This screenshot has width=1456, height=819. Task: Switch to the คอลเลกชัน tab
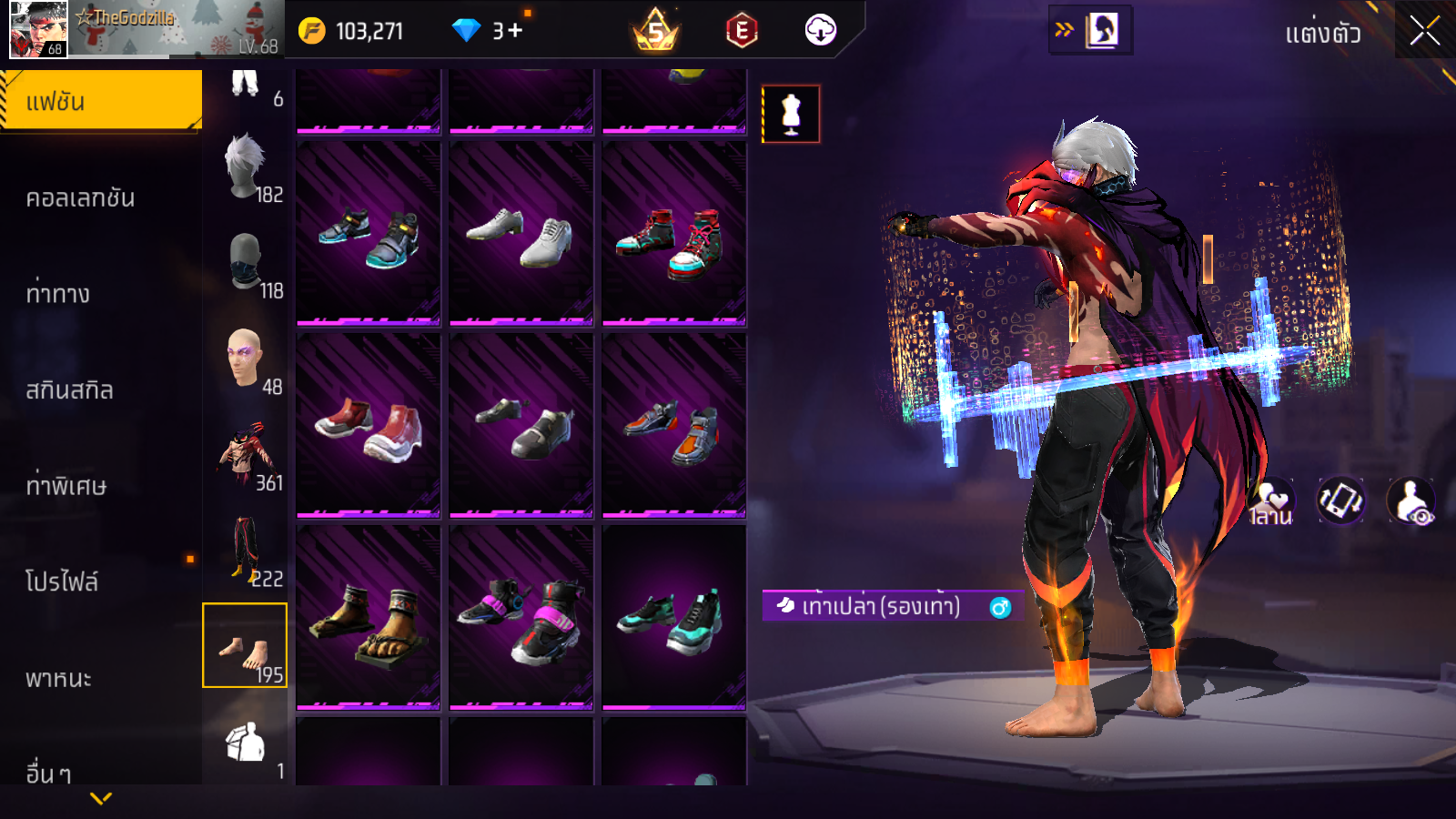click(80, 197)
